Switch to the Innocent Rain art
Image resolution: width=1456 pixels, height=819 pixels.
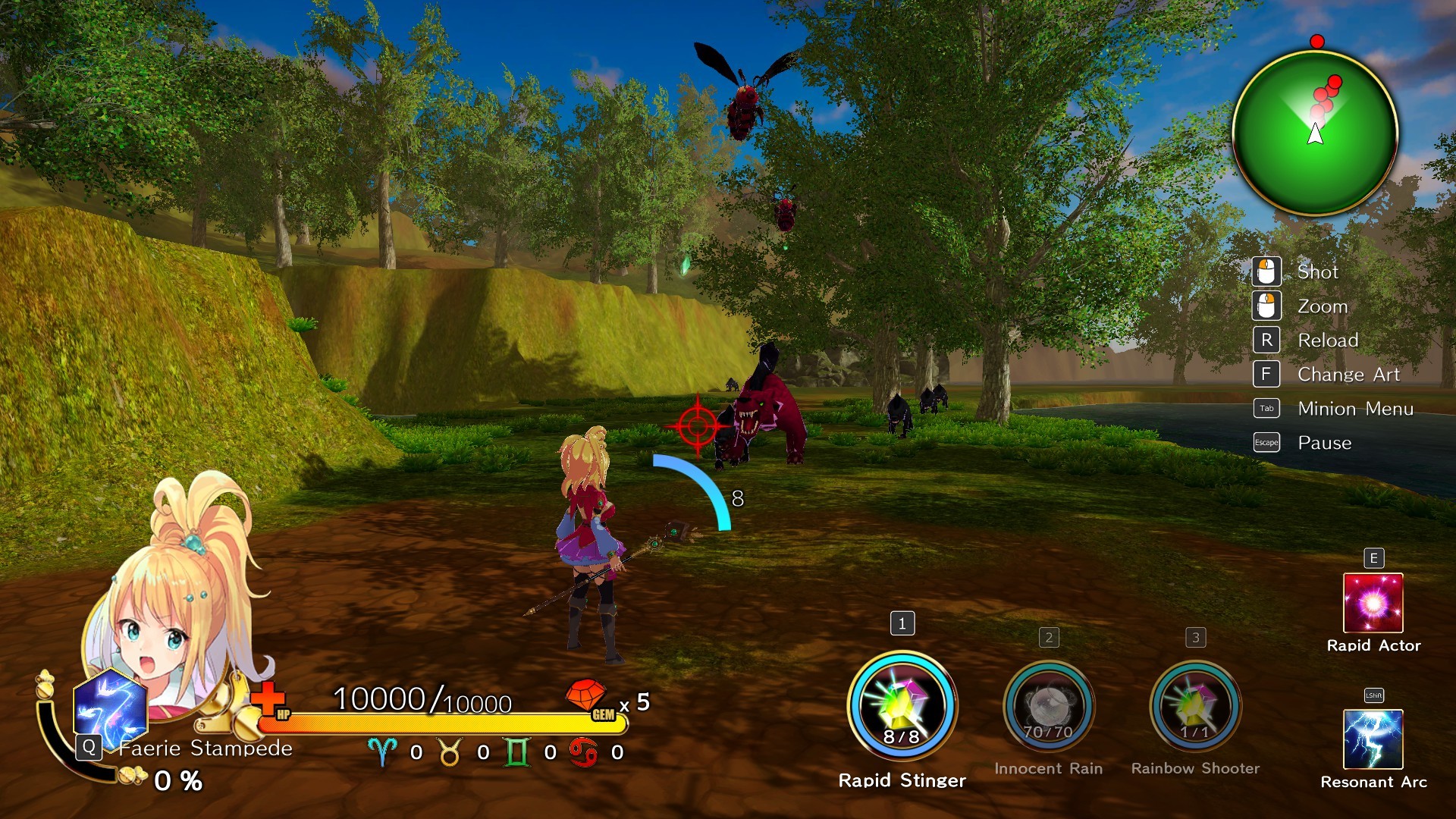(x=1048, y=707)
